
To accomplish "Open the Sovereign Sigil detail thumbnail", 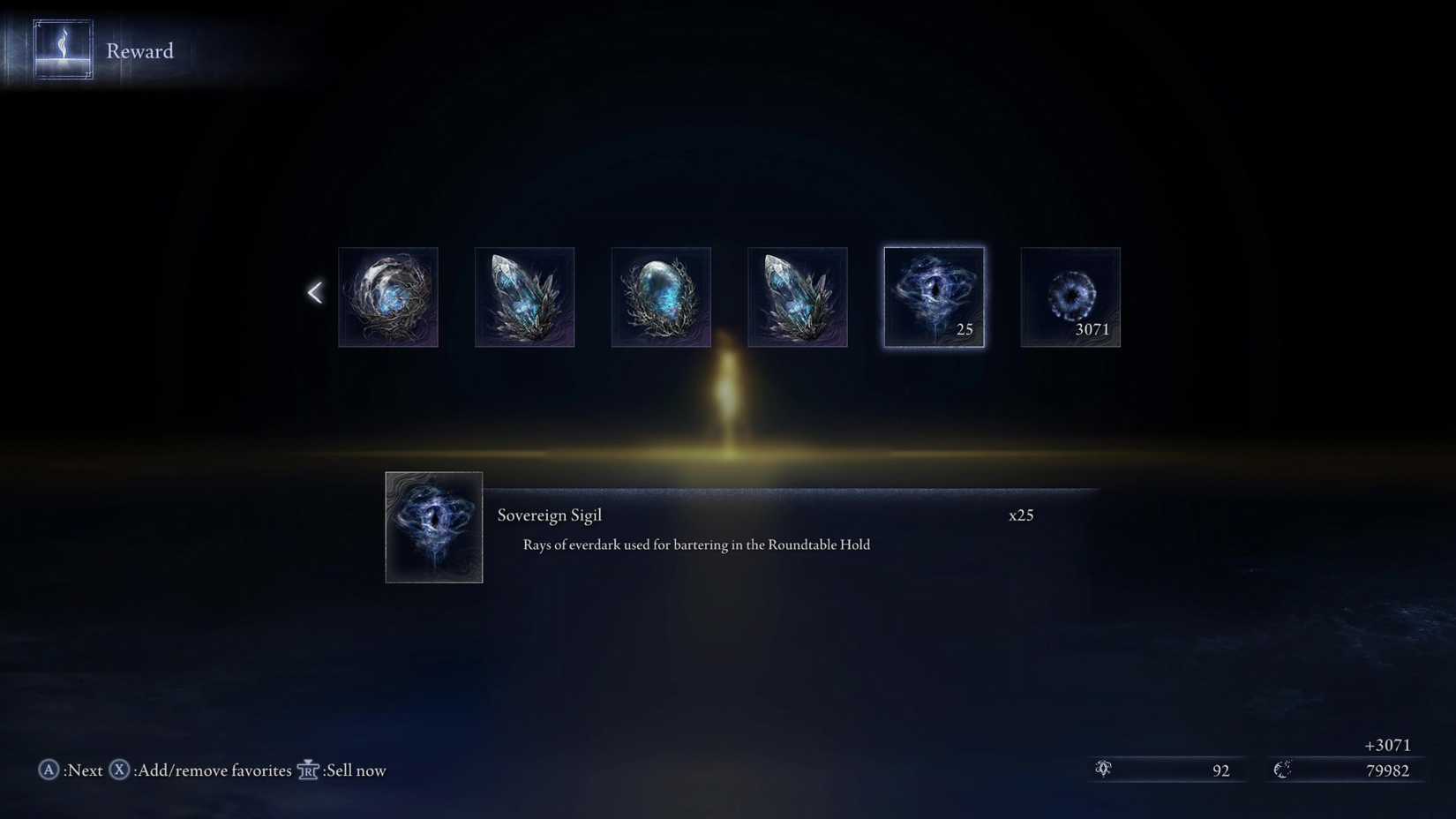I will (433, 527).
